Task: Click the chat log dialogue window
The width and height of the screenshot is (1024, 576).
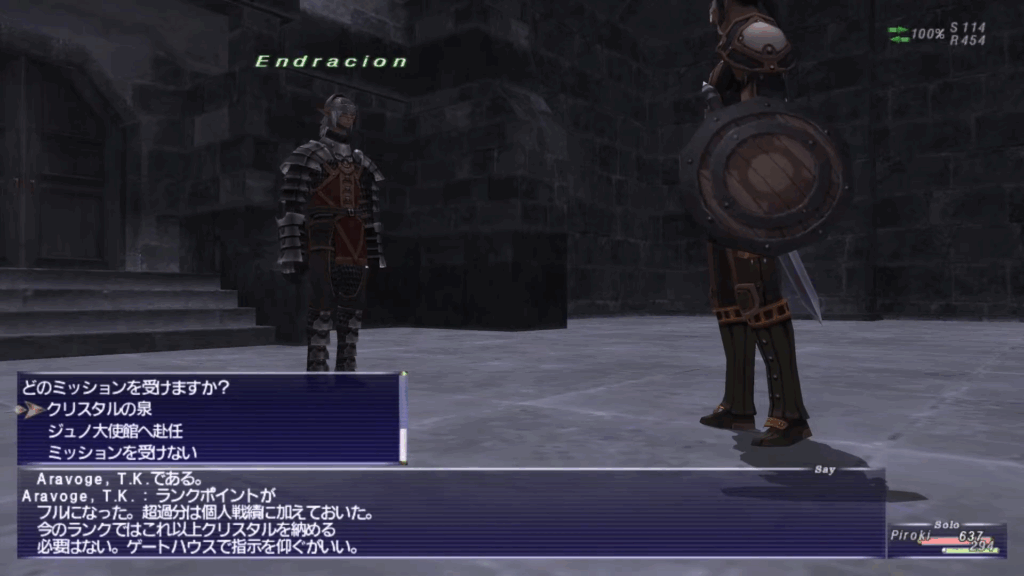Action: [x=450, y=512]
